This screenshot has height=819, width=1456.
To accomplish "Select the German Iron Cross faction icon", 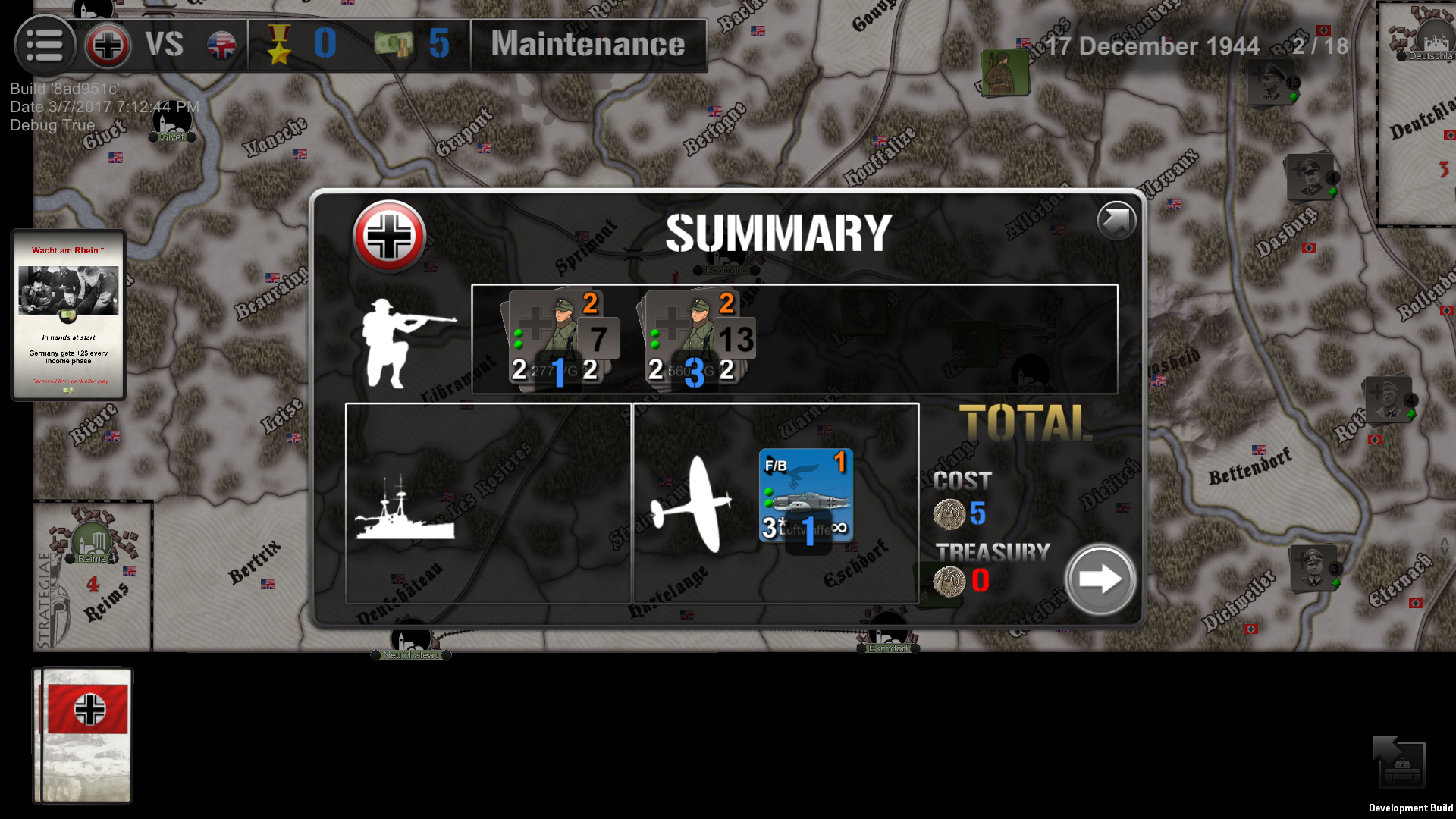I will pos(108,45).
